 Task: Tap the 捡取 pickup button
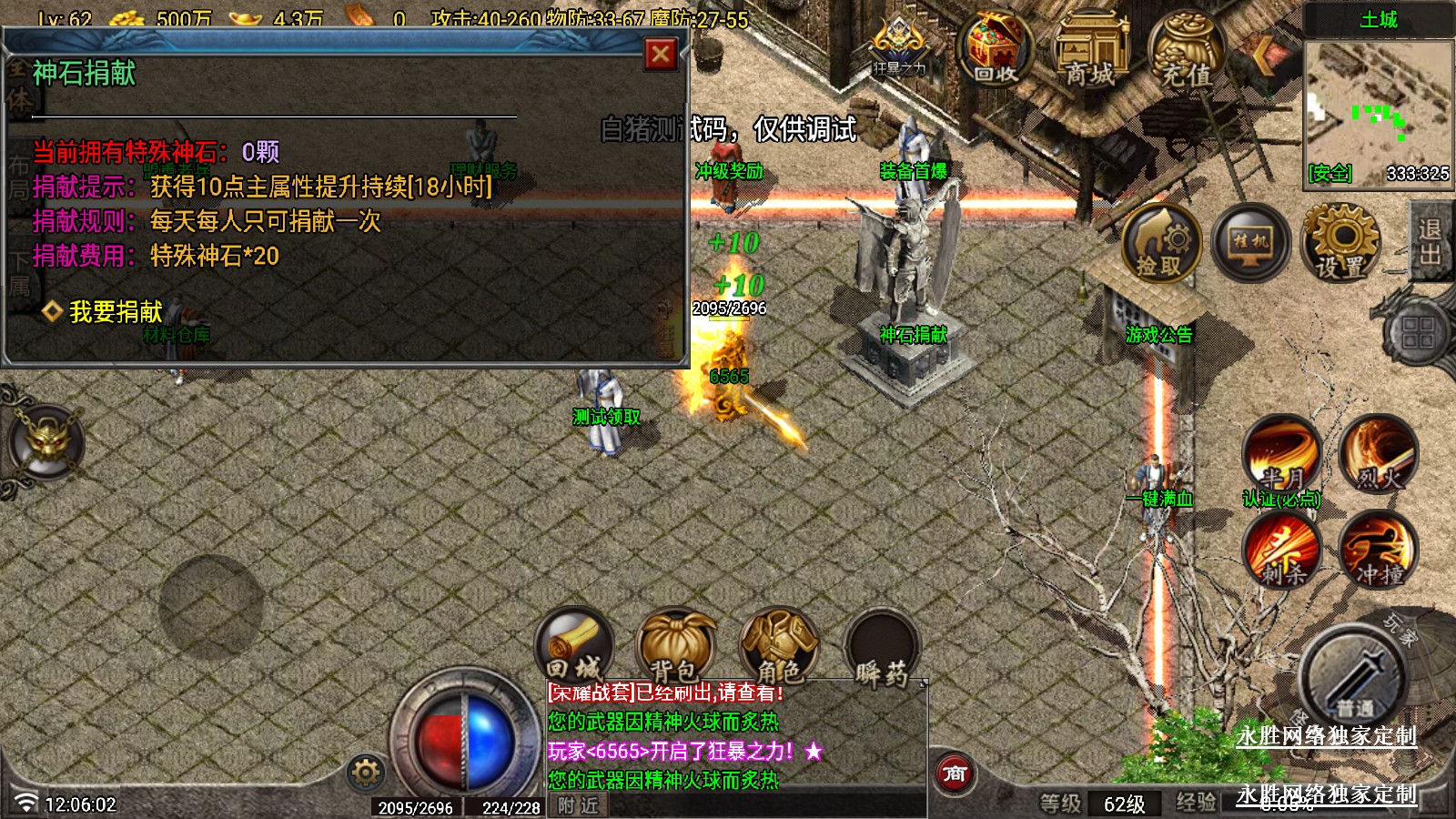[1160, 243]
